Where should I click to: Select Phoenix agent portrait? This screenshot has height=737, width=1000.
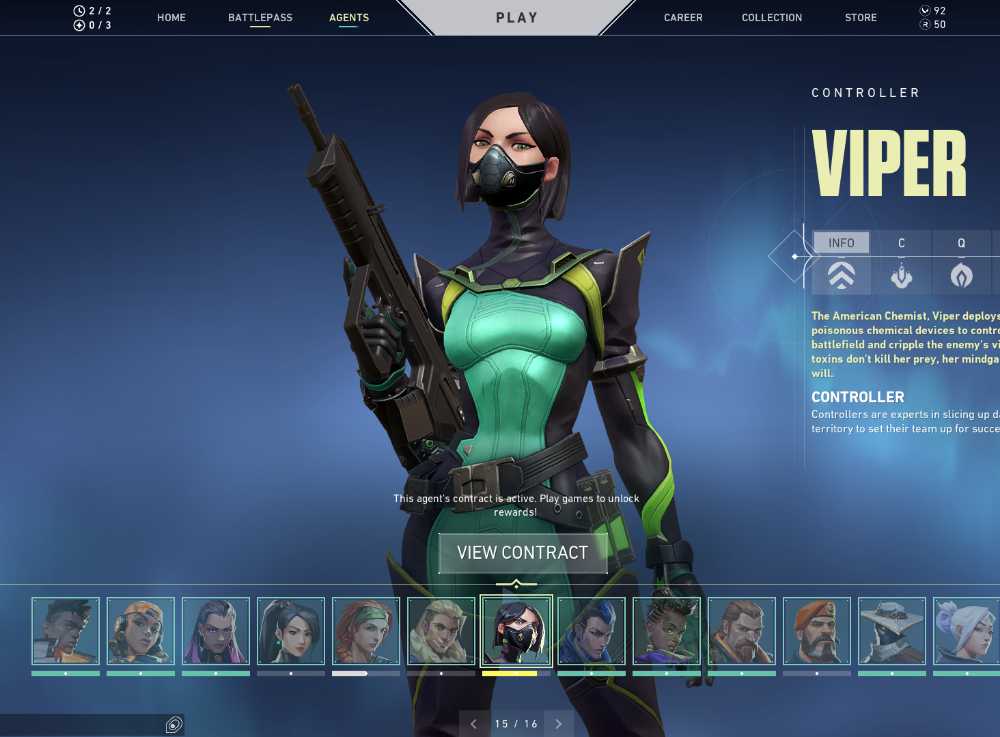coord(66,631)
